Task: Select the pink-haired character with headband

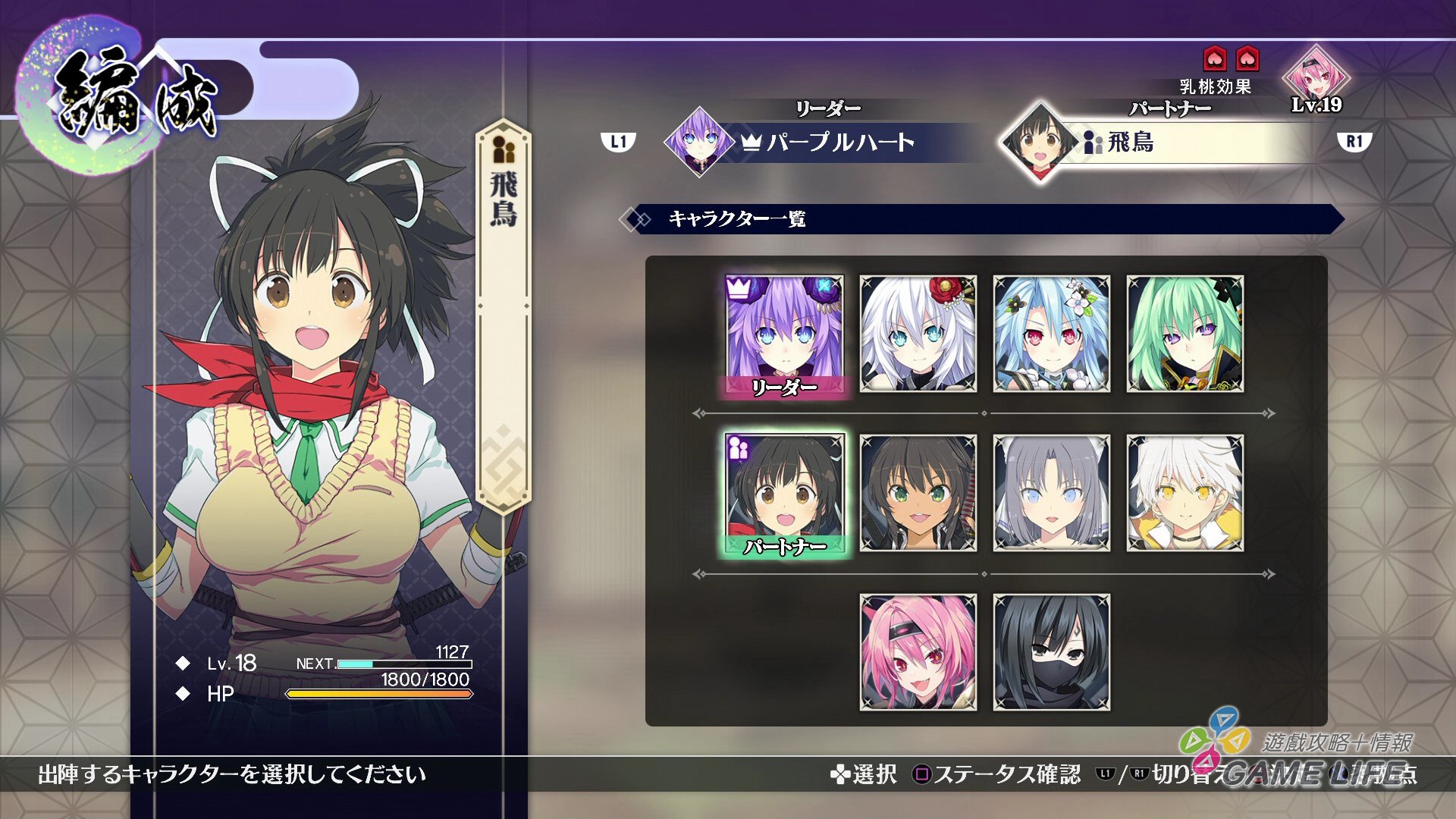Action: click(x=918, y=652)
